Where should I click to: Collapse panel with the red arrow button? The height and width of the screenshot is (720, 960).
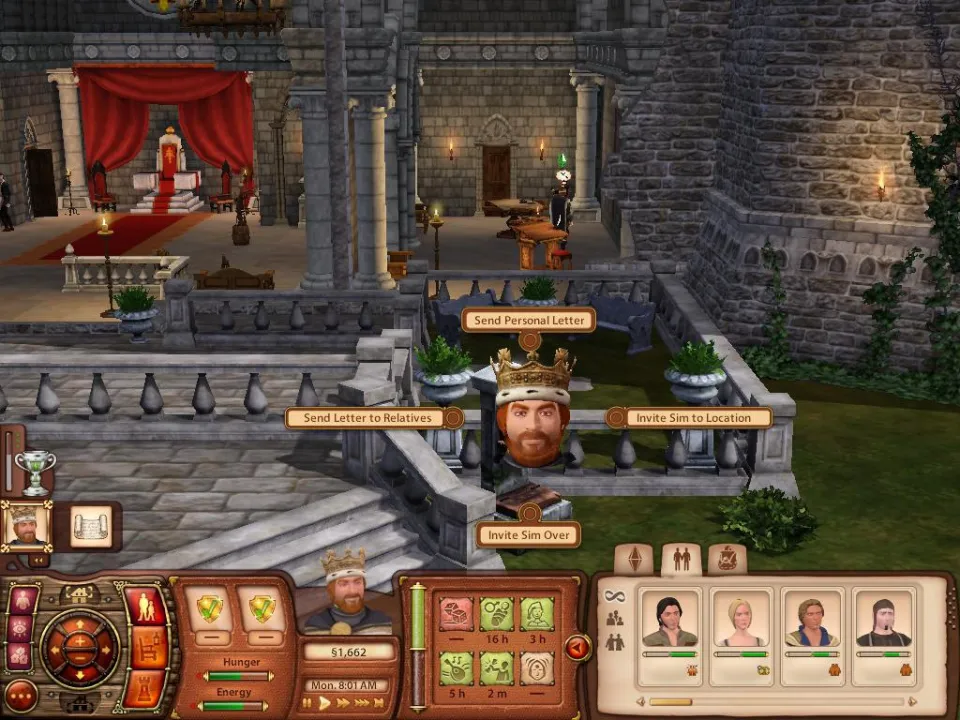577,648
